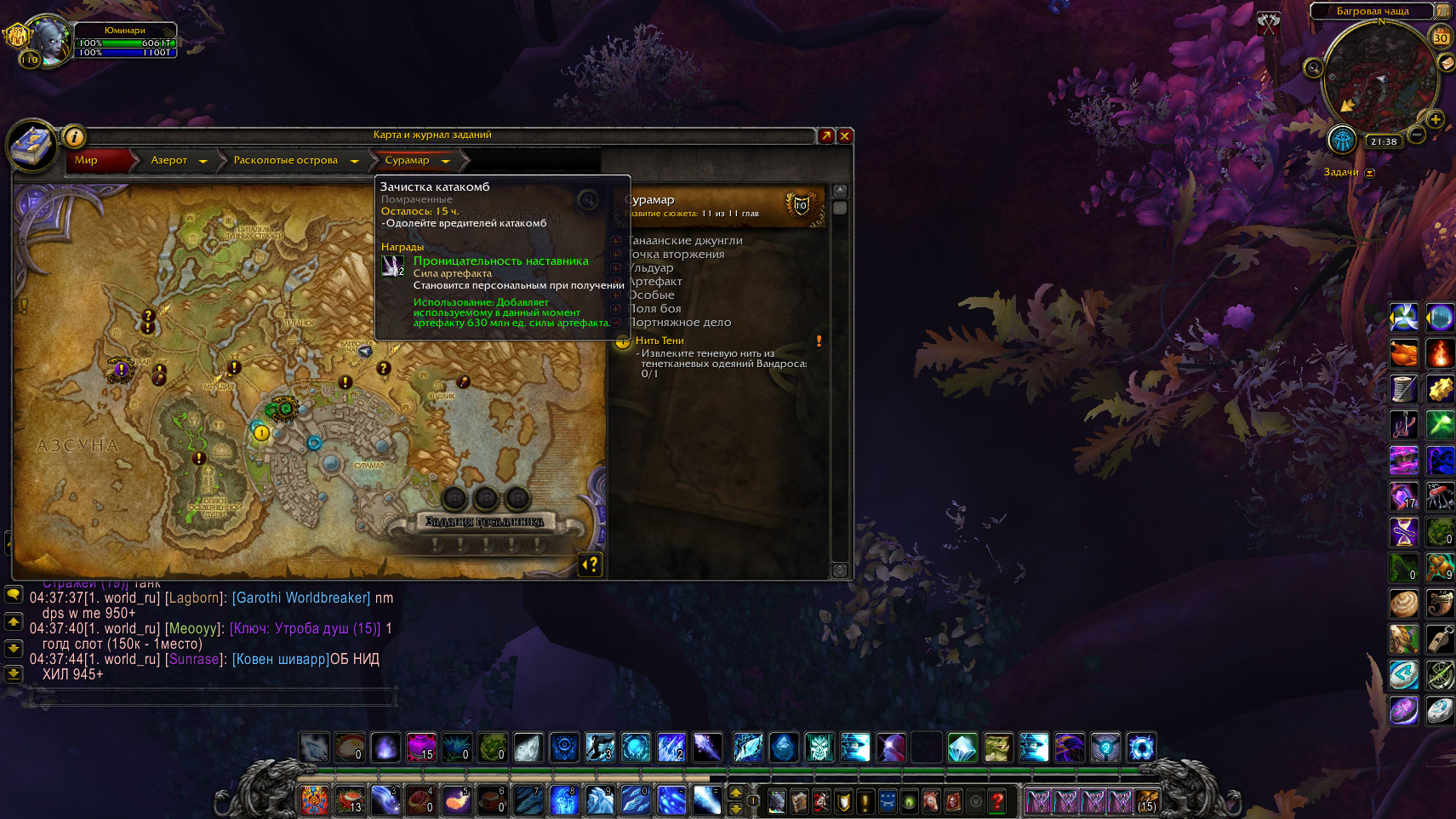Click the Garothi Worldbreaker chat link
Viewport: 1456px width, 819px height.
click(301, 598)
